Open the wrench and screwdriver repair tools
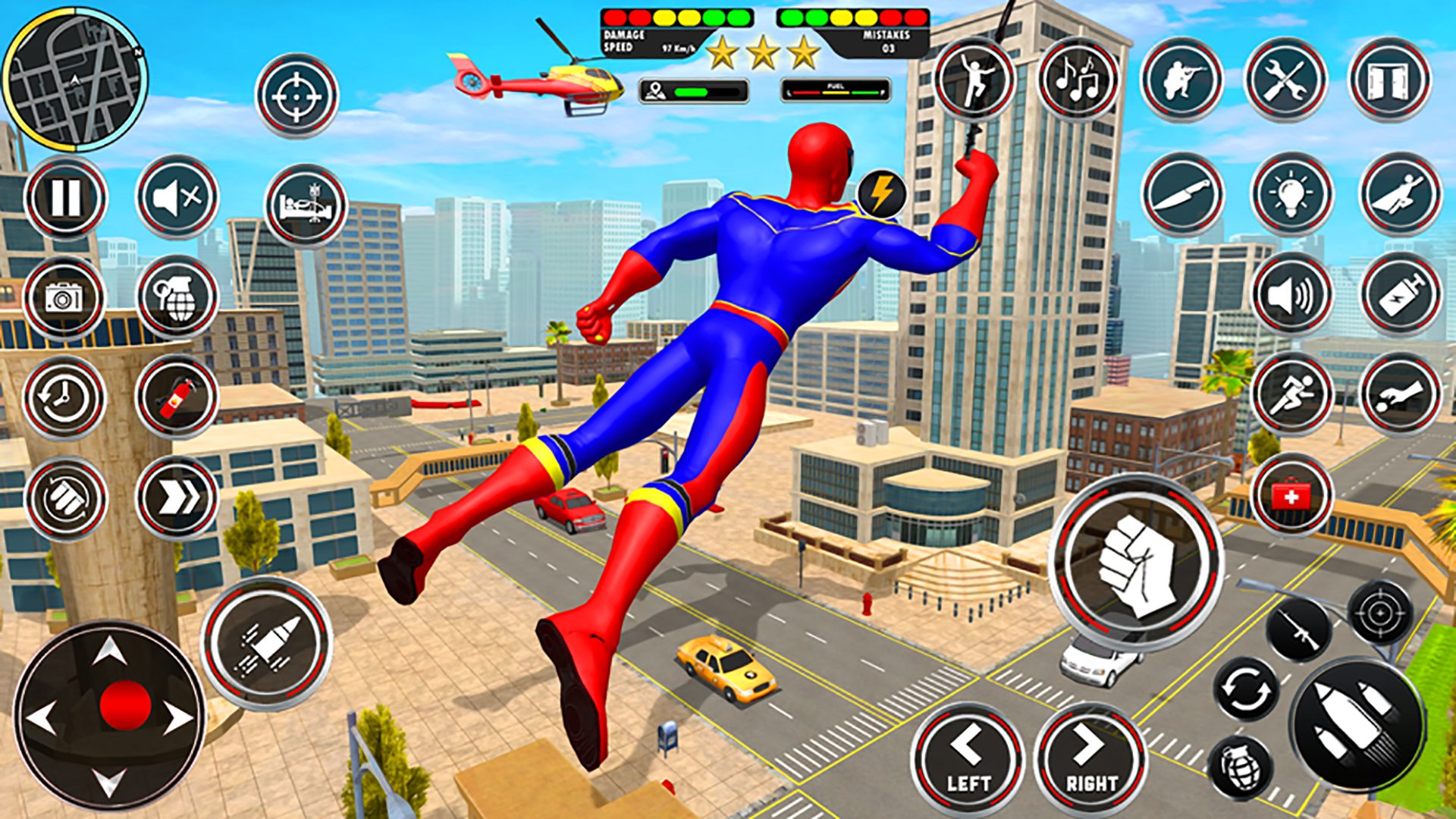This screenshot has height=819, width=1456. [1285, 79]
